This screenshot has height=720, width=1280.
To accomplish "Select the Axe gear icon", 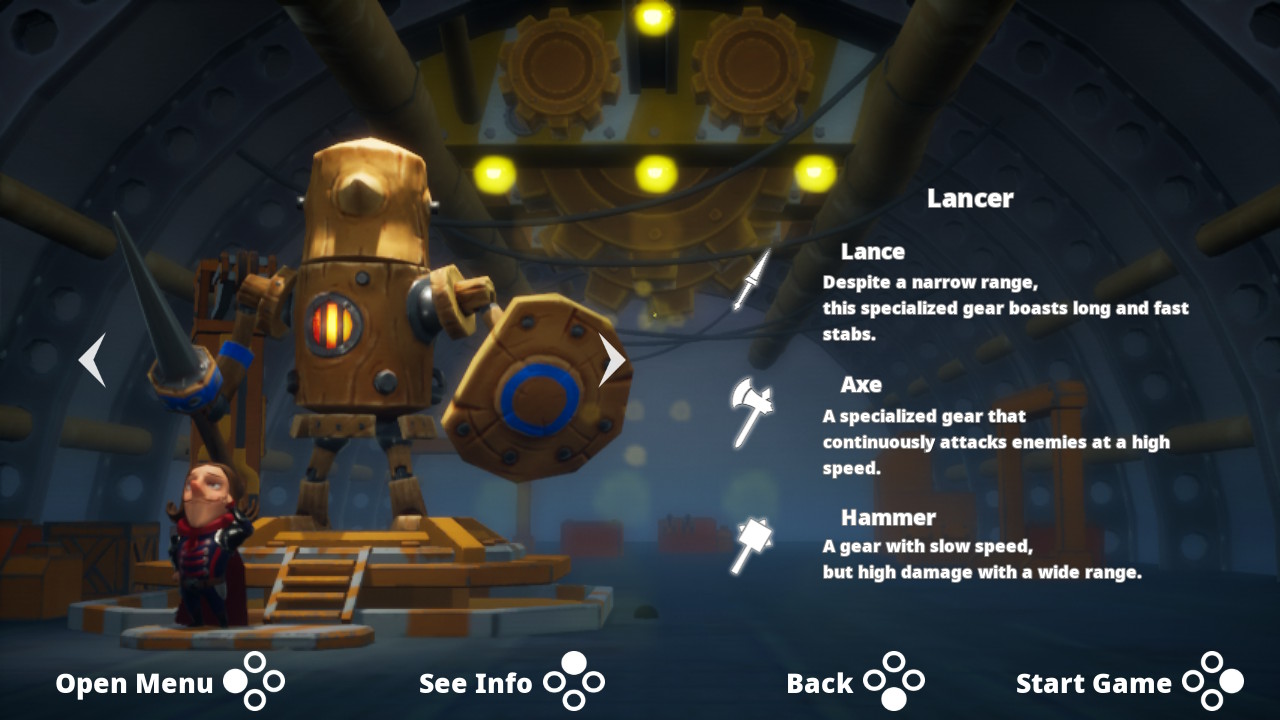I will [751, 411].
